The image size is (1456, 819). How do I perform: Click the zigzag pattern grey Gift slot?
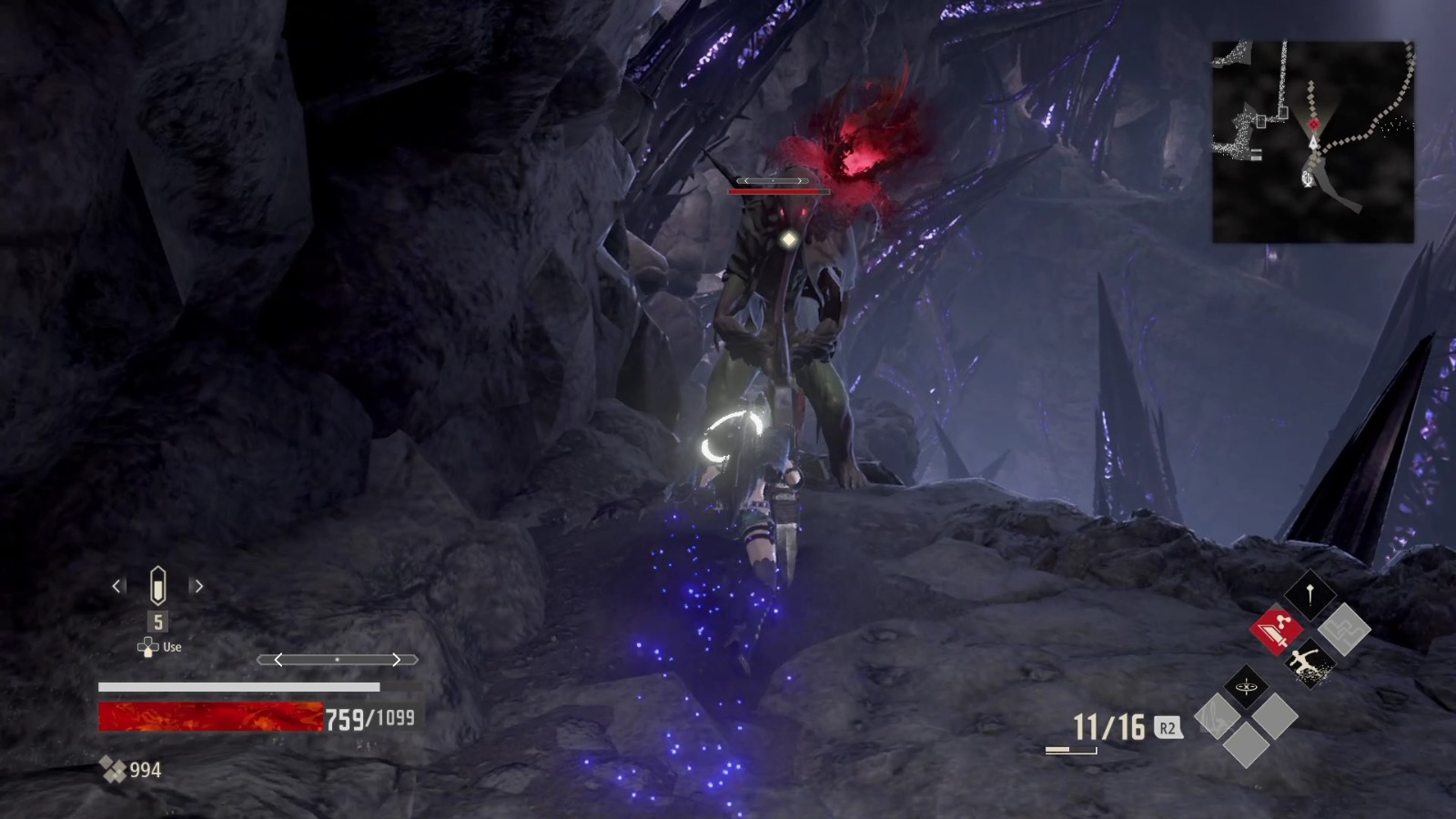coord(1344,630)
